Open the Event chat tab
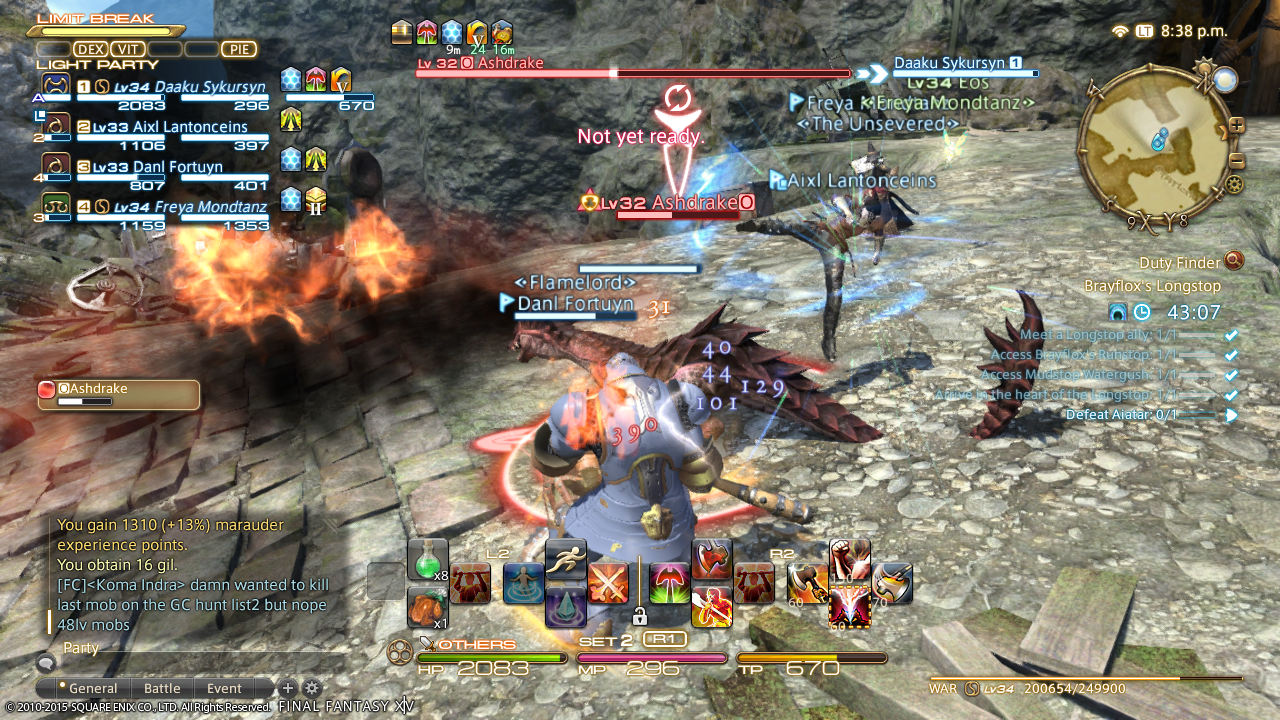Image resolution: width=1280 pixels, height=720 pixels. click(224, 688)
